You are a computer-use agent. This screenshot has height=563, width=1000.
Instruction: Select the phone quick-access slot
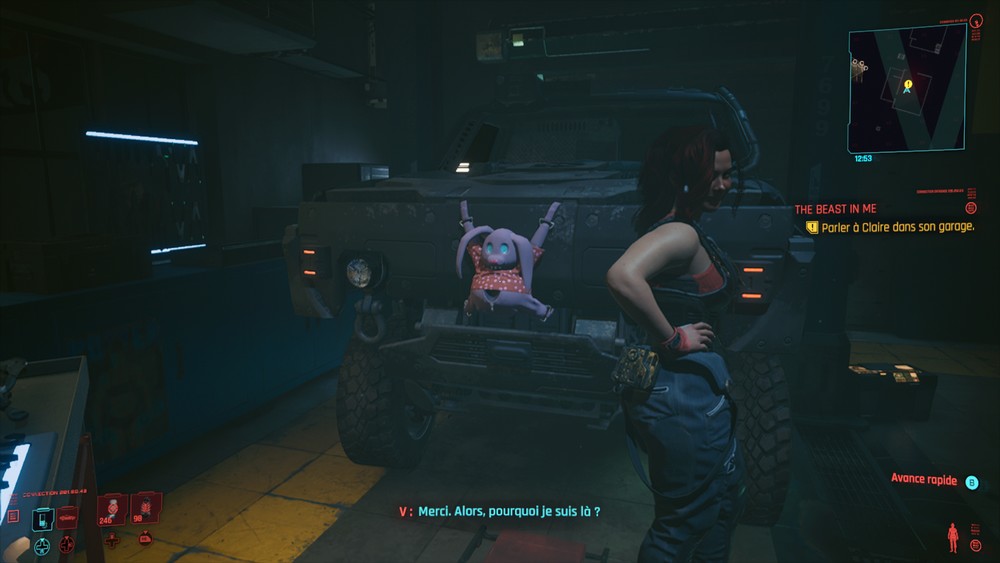click(x=42, y=518)
